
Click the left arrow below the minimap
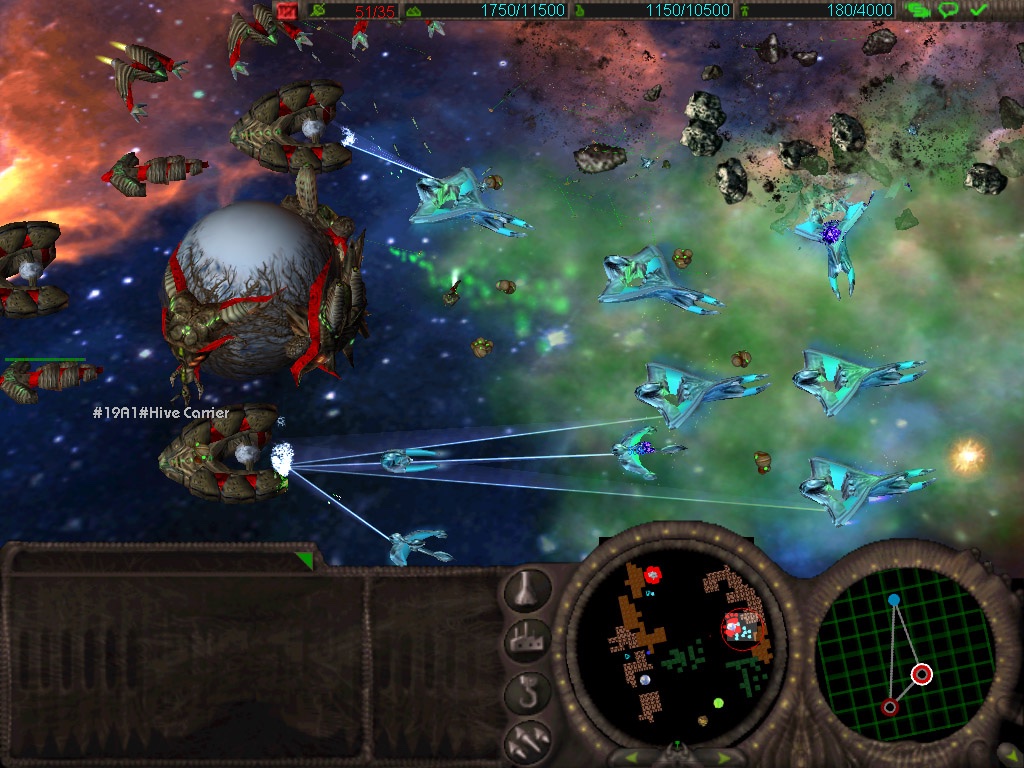coord(632,757)
